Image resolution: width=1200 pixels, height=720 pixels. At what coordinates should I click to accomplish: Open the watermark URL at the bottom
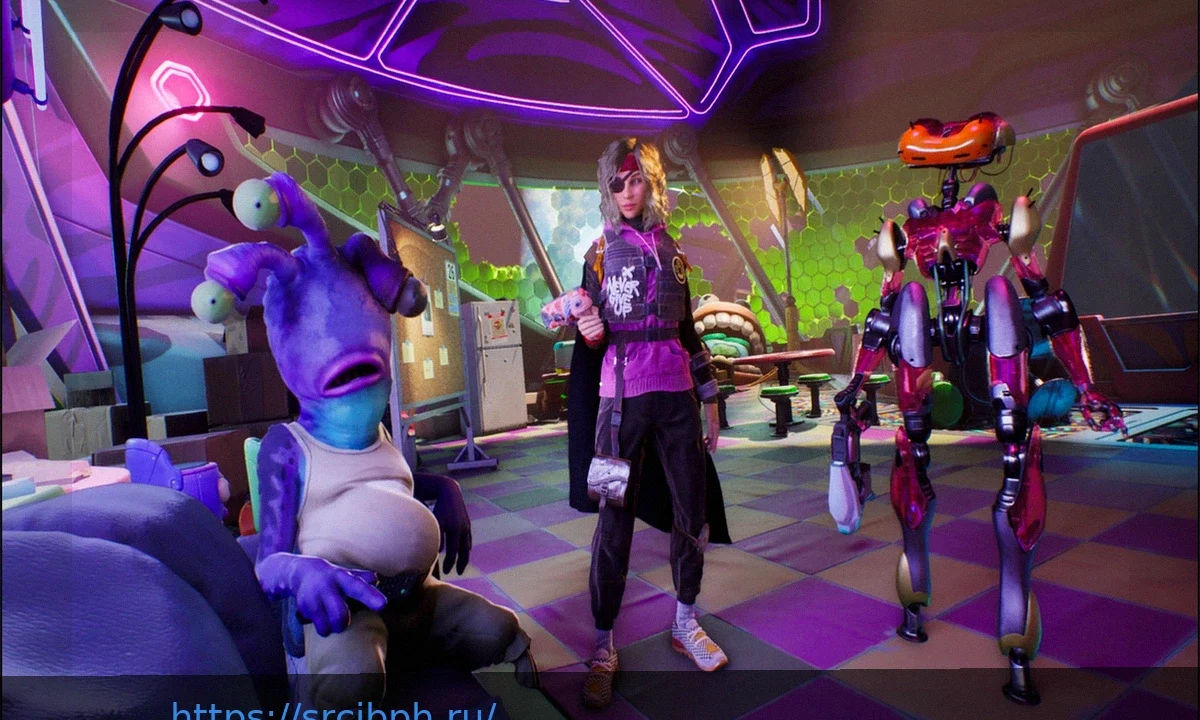click(x=333, y=711)
